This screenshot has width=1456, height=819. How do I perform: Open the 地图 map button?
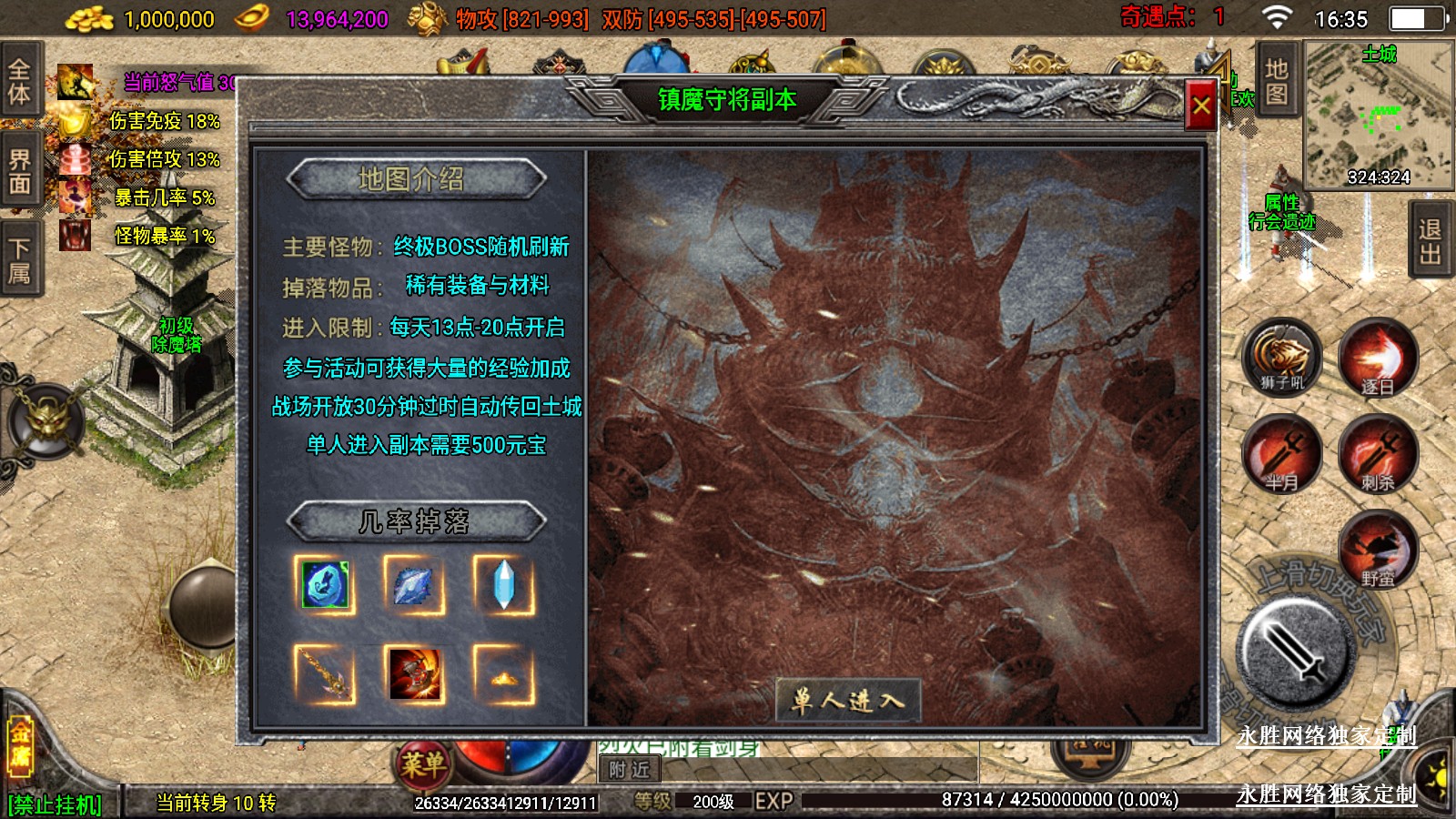click(1276, 81)
